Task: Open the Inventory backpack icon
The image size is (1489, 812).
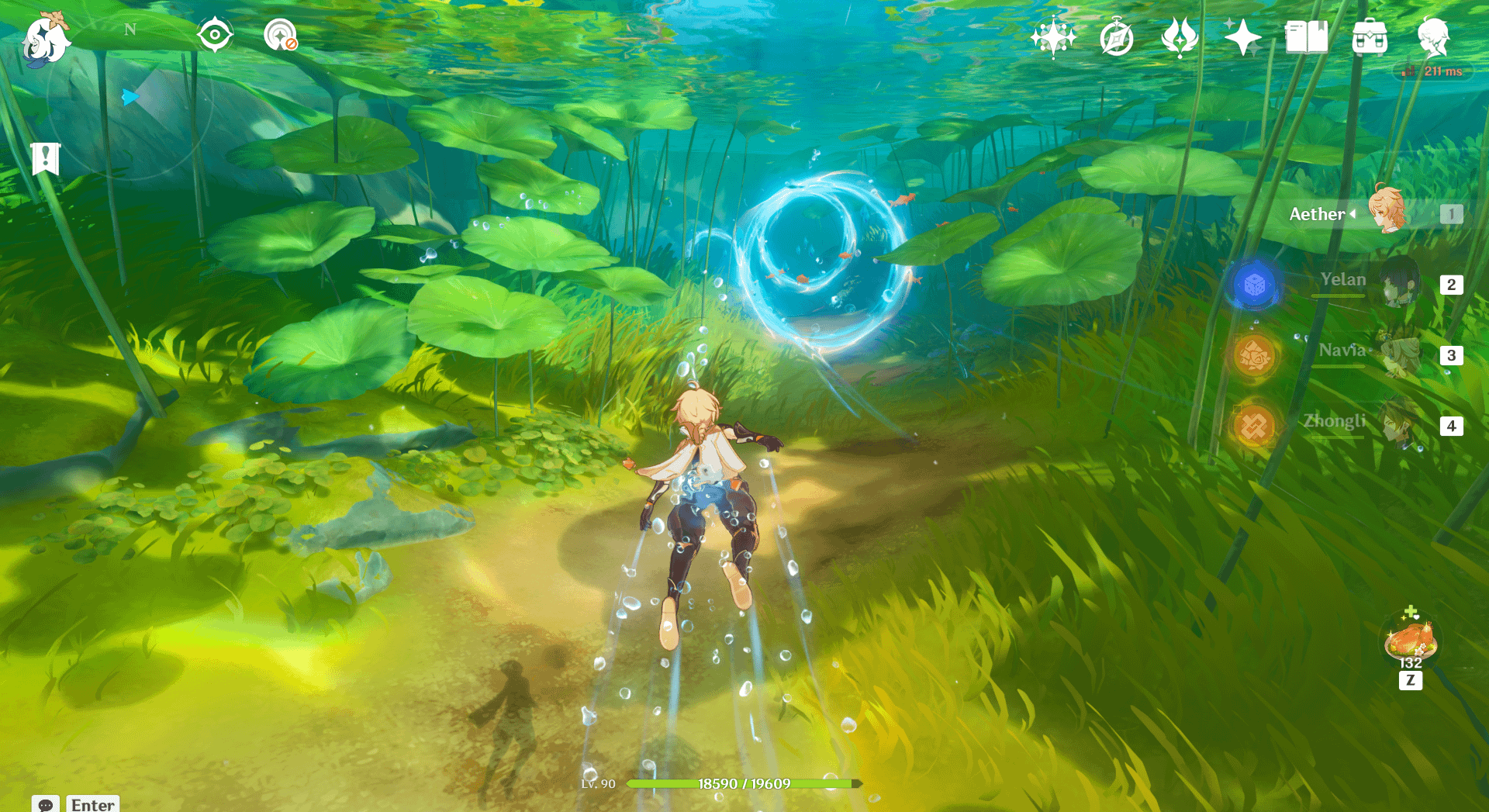Action: (x=1370, y=37)
